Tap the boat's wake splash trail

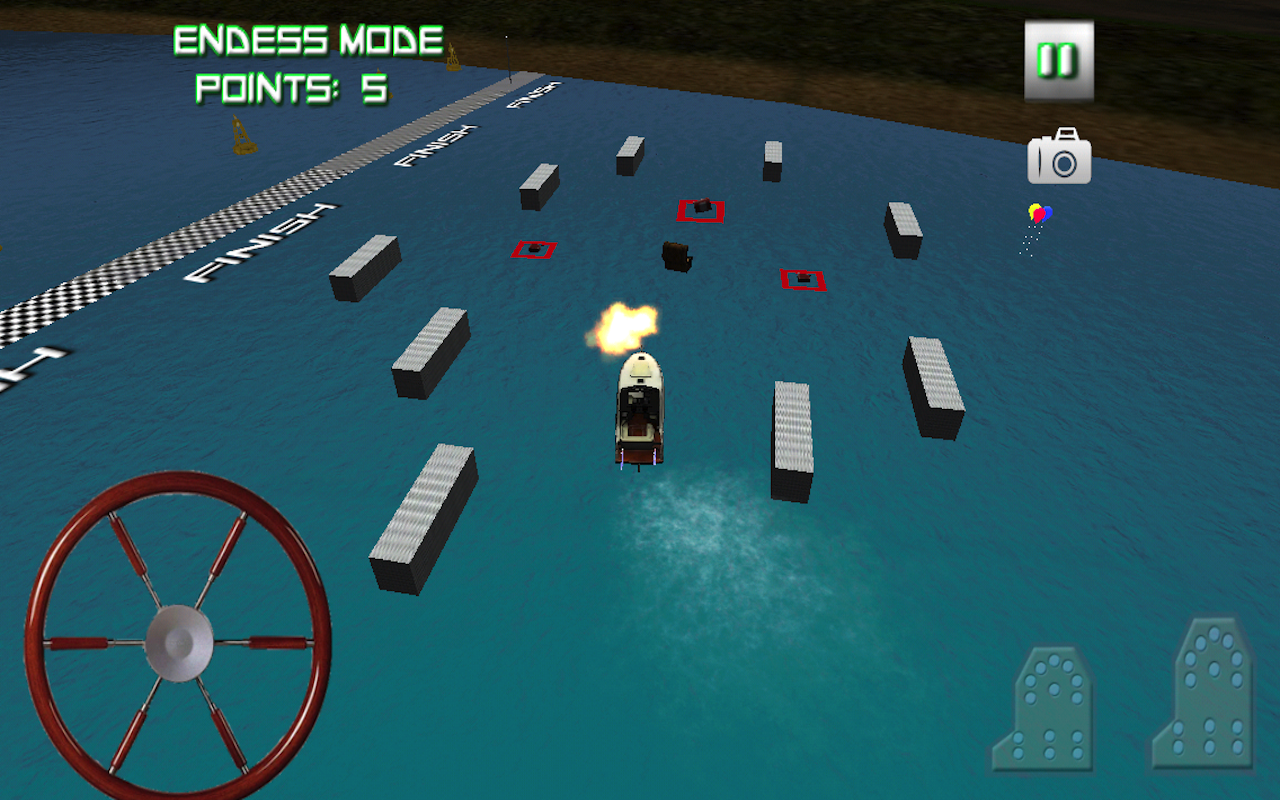point(690,520)
